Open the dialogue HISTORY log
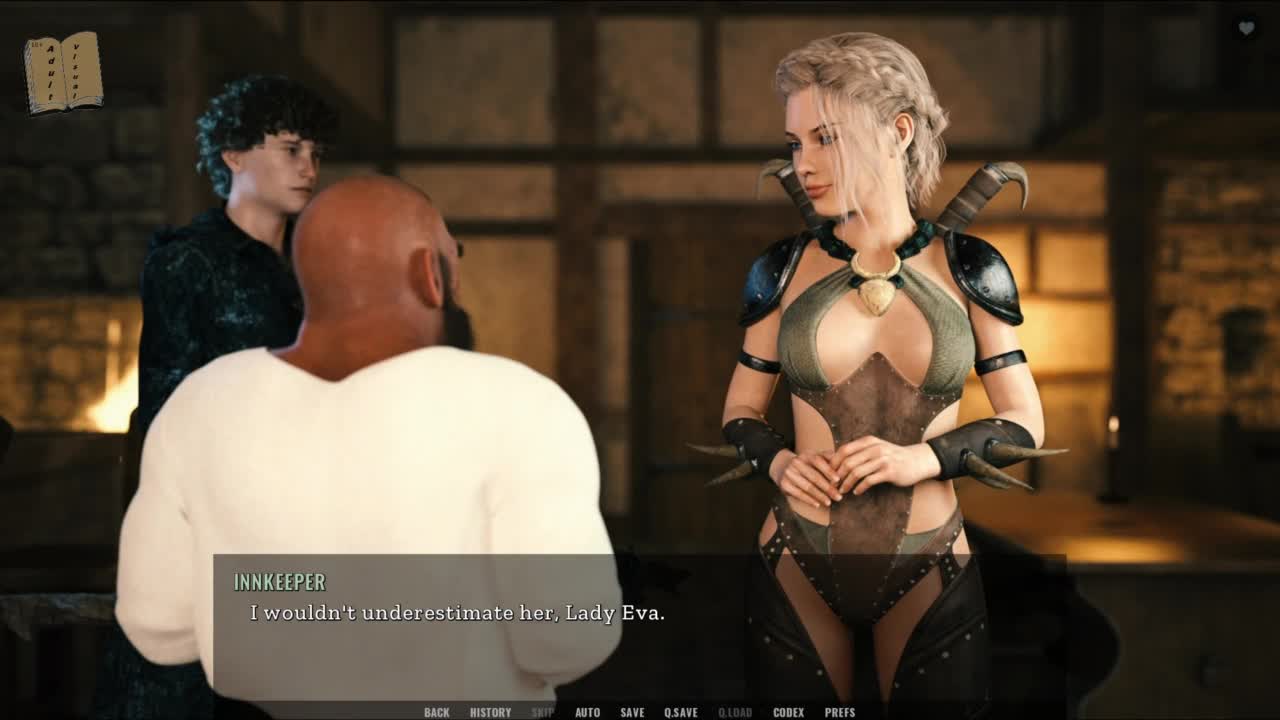Image resolution: width=1280 pixels, height=720 pixels. 490,712
